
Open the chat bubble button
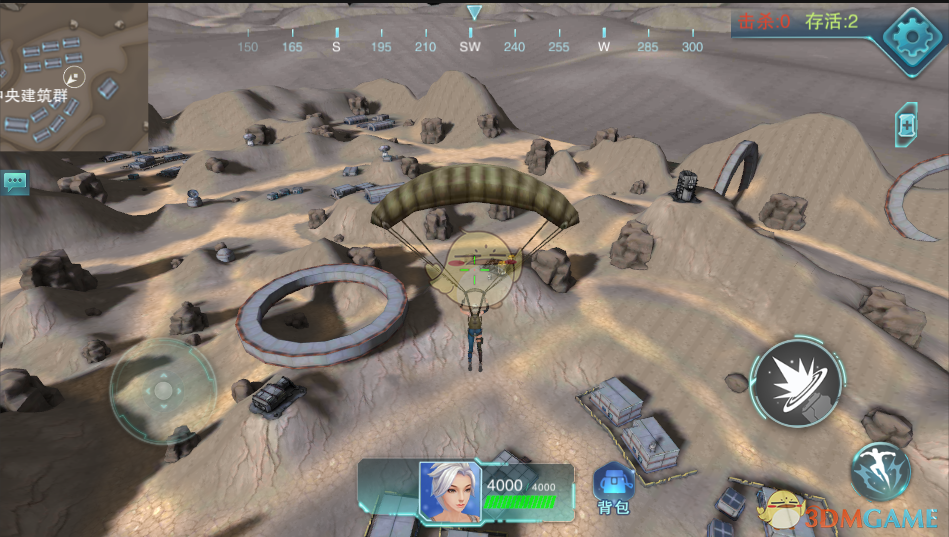(16, 182)
